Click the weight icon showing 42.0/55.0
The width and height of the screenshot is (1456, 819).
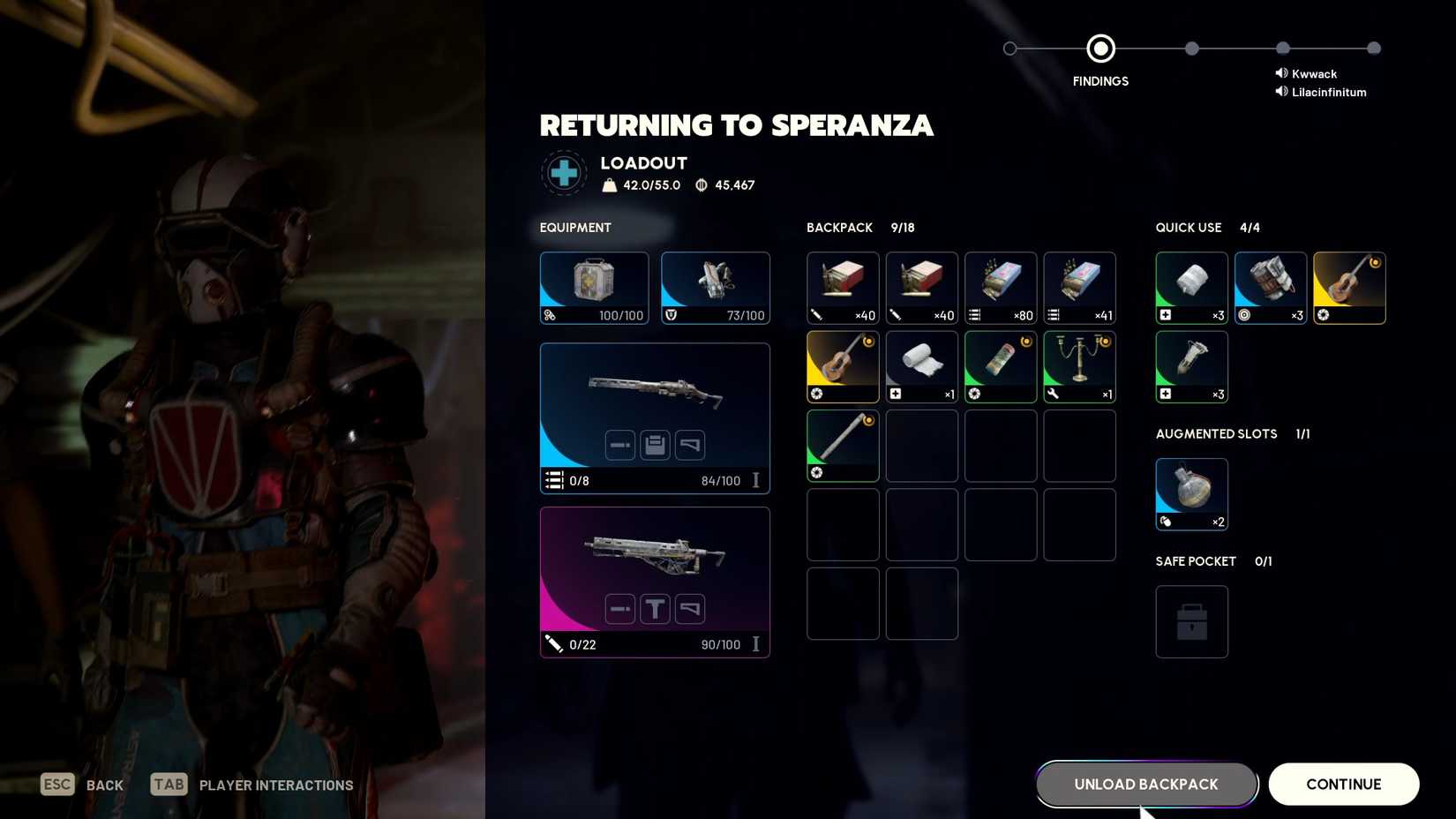click(x=610, y=185)
